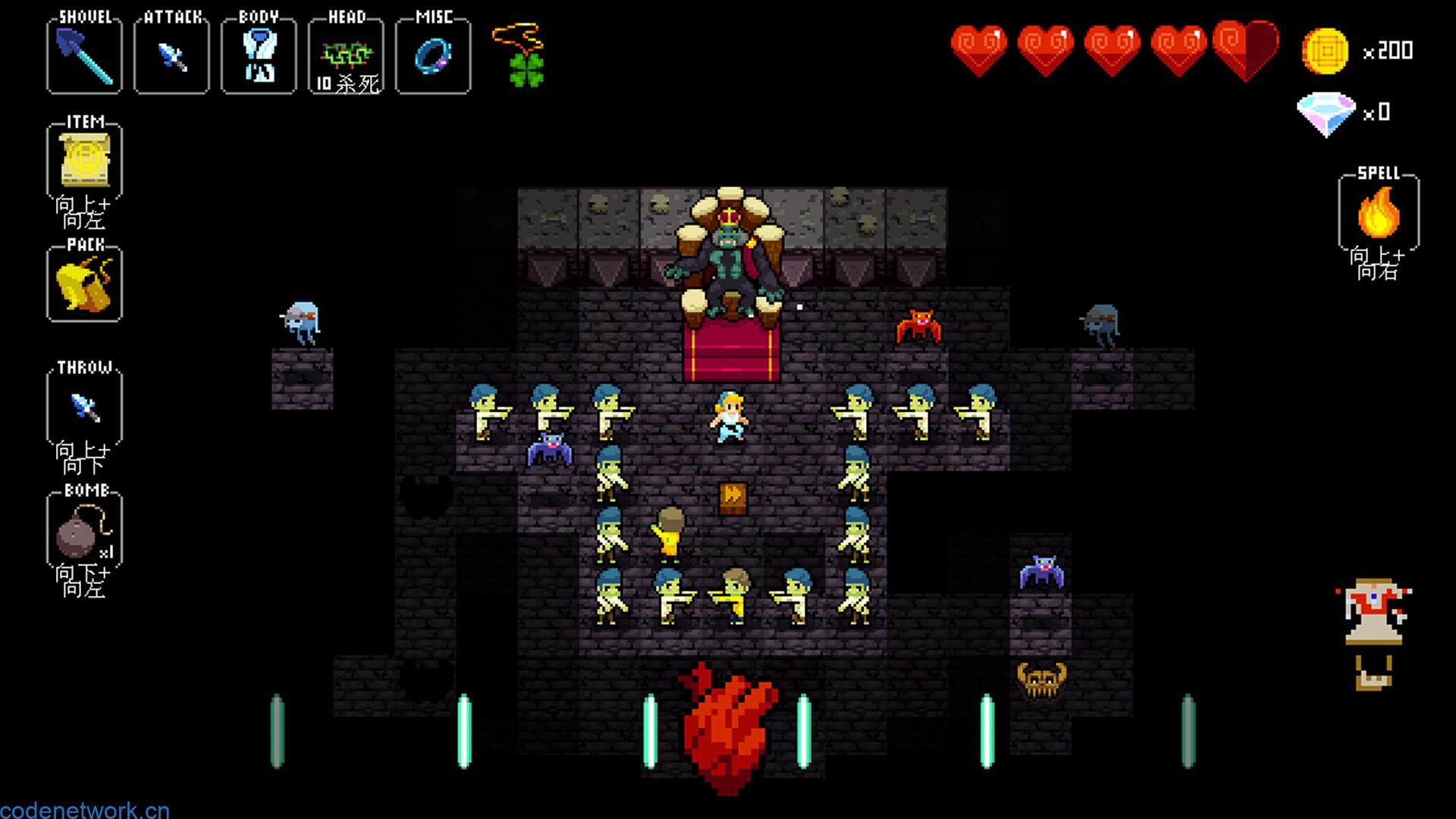This screenshot has width=1456, height=819.
Task: Select the scroll in the Item slot
Action: 83,162
